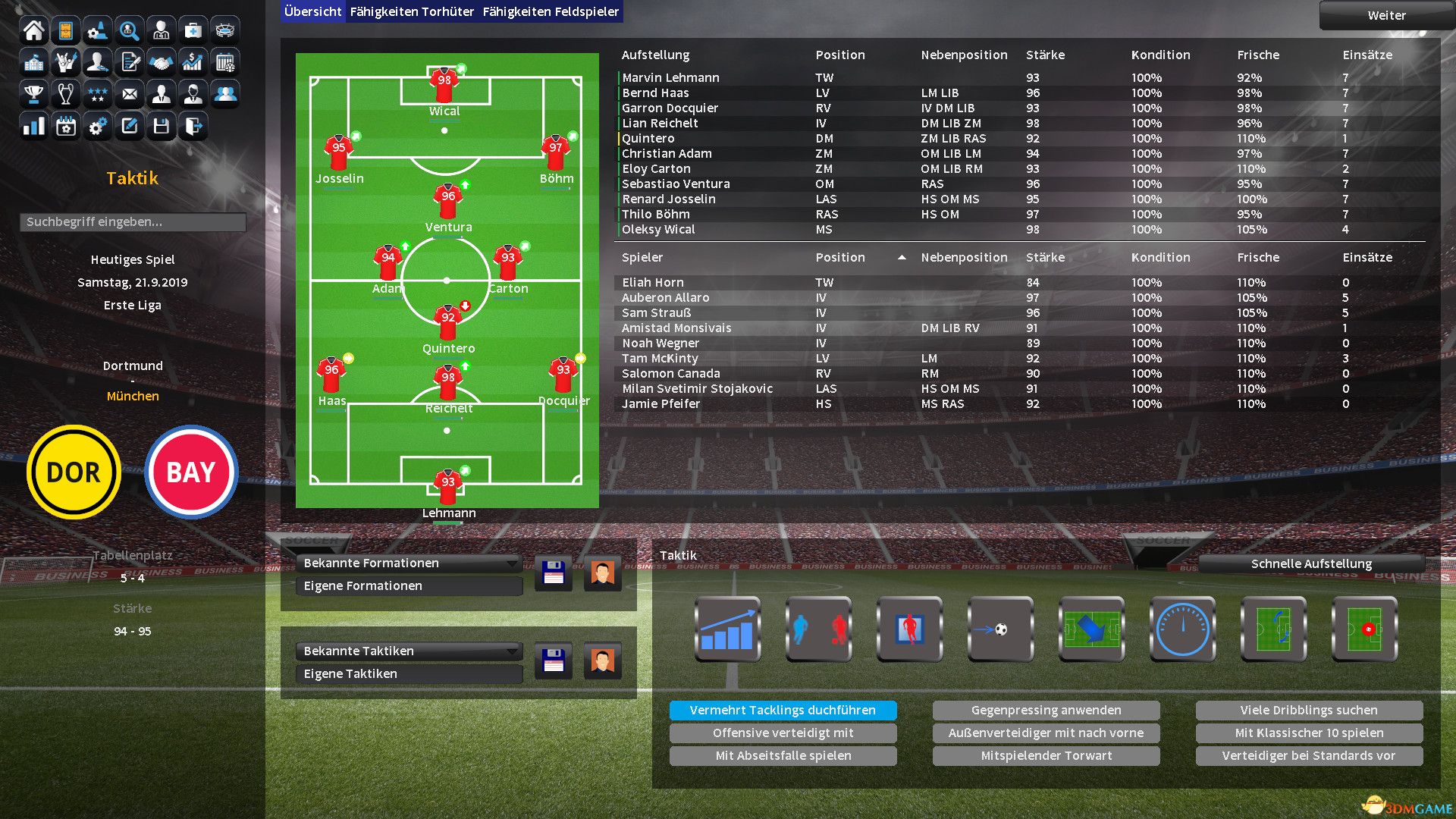Select the Übersicht tab

click(312, 11)
